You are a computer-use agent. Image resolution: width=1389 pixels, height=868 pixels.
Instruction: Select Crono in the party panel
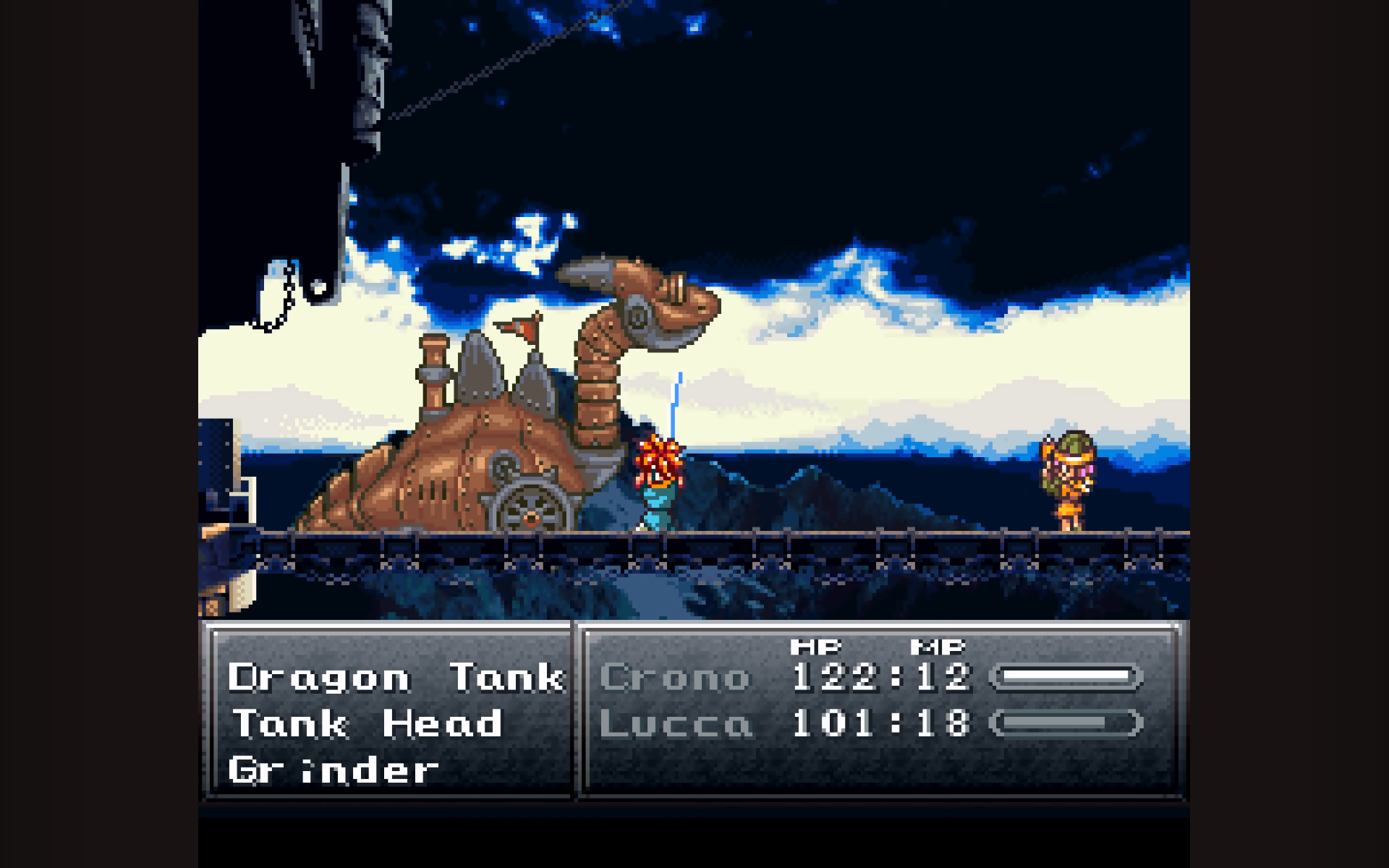(675, 678)
